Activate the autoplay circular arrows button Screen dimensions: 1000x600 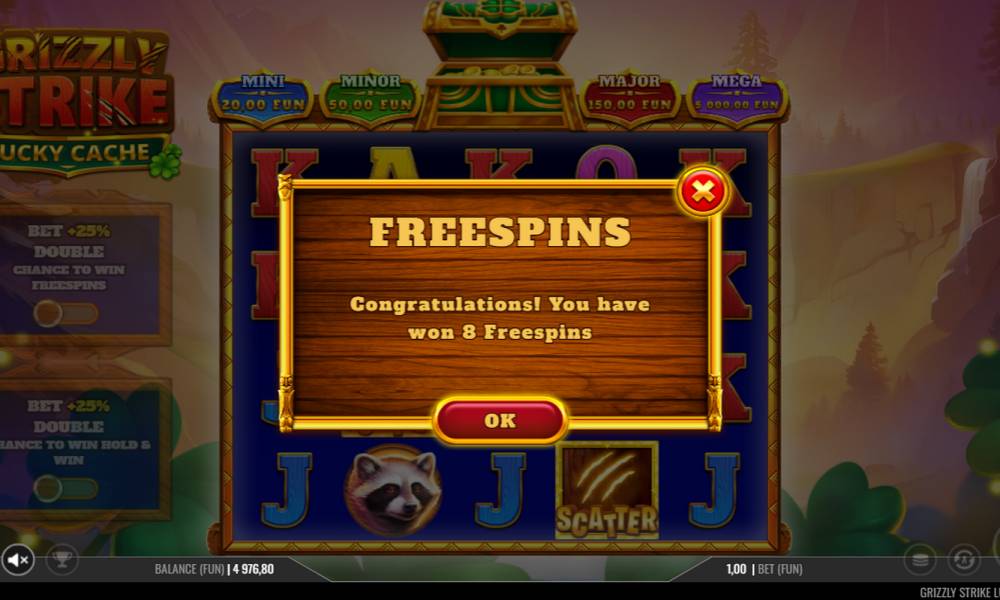964,559
